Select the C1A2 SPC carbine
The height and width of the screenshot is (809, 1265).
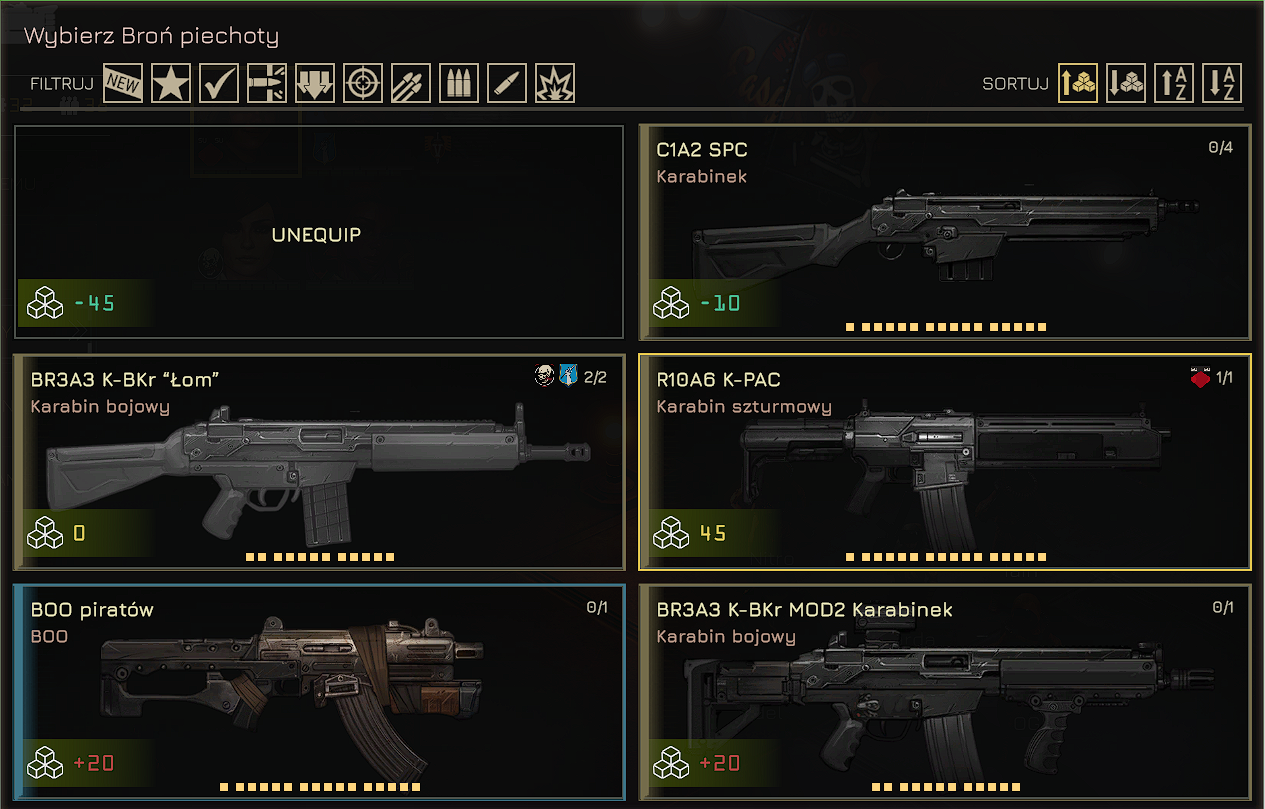point(944,233)
